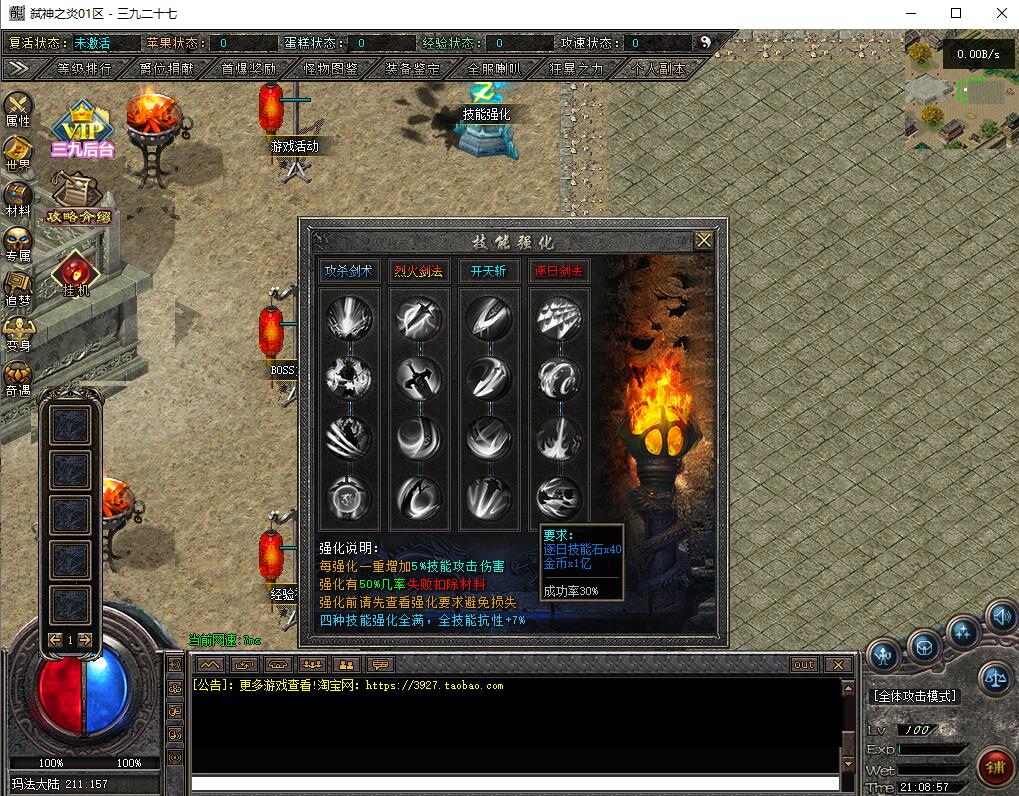
Task: Open the 等级排行 level ranking menu
Action: coord(84,69)
